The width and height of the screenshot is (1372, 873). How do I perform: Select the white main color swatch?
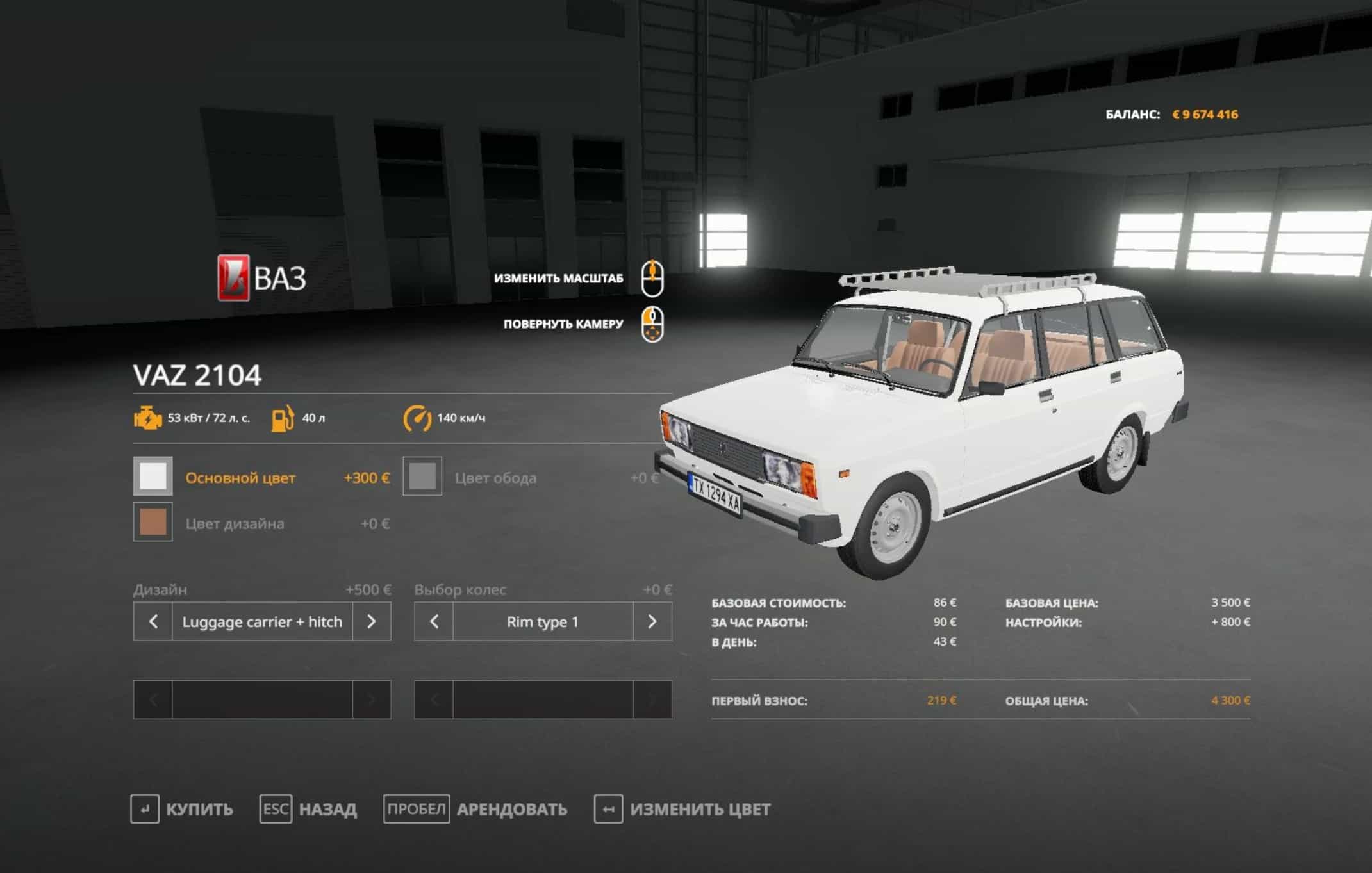tap(153, 476)
